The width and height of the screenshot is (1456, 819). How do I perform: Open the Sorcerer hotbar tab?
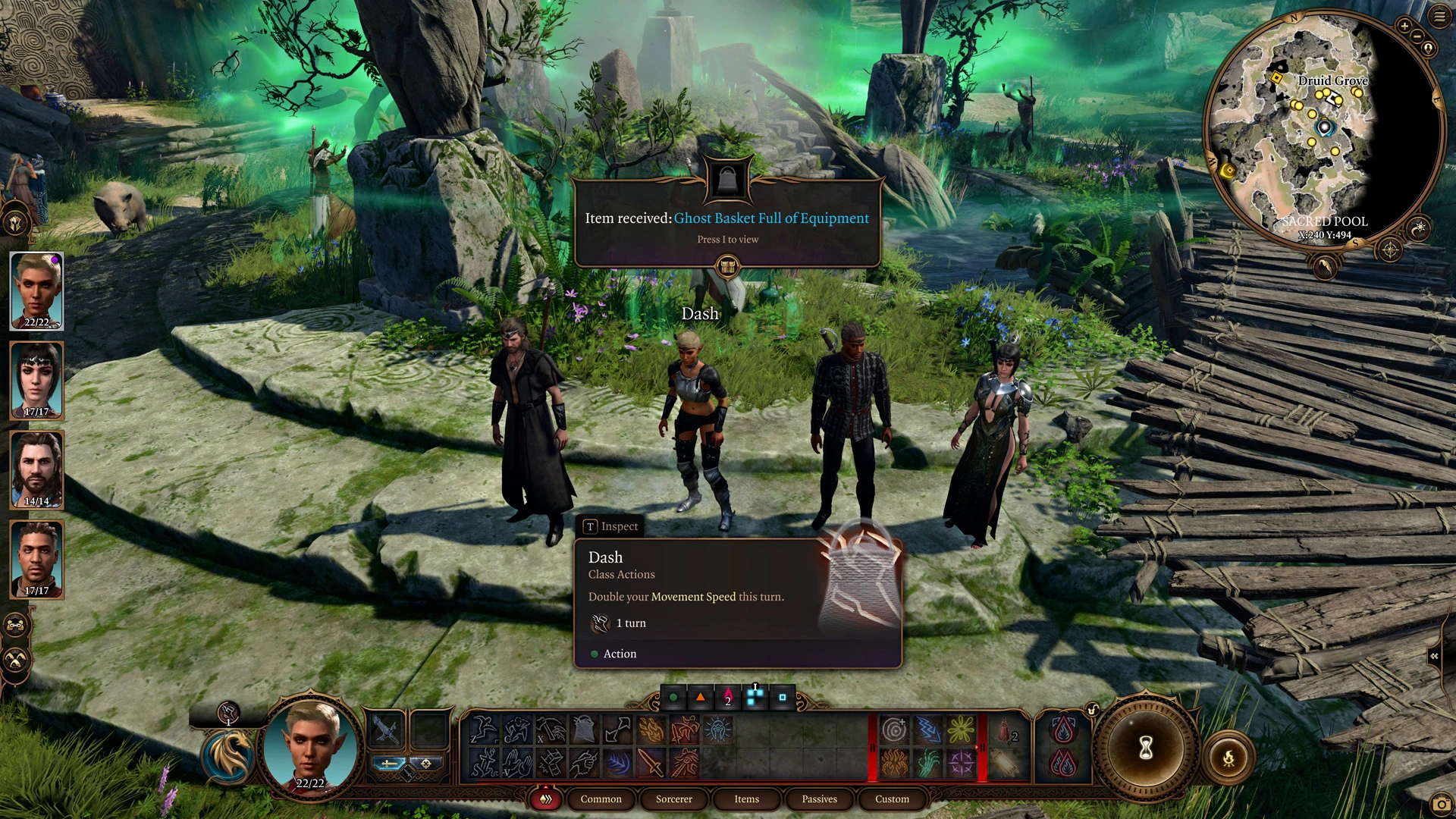[673, 799]
